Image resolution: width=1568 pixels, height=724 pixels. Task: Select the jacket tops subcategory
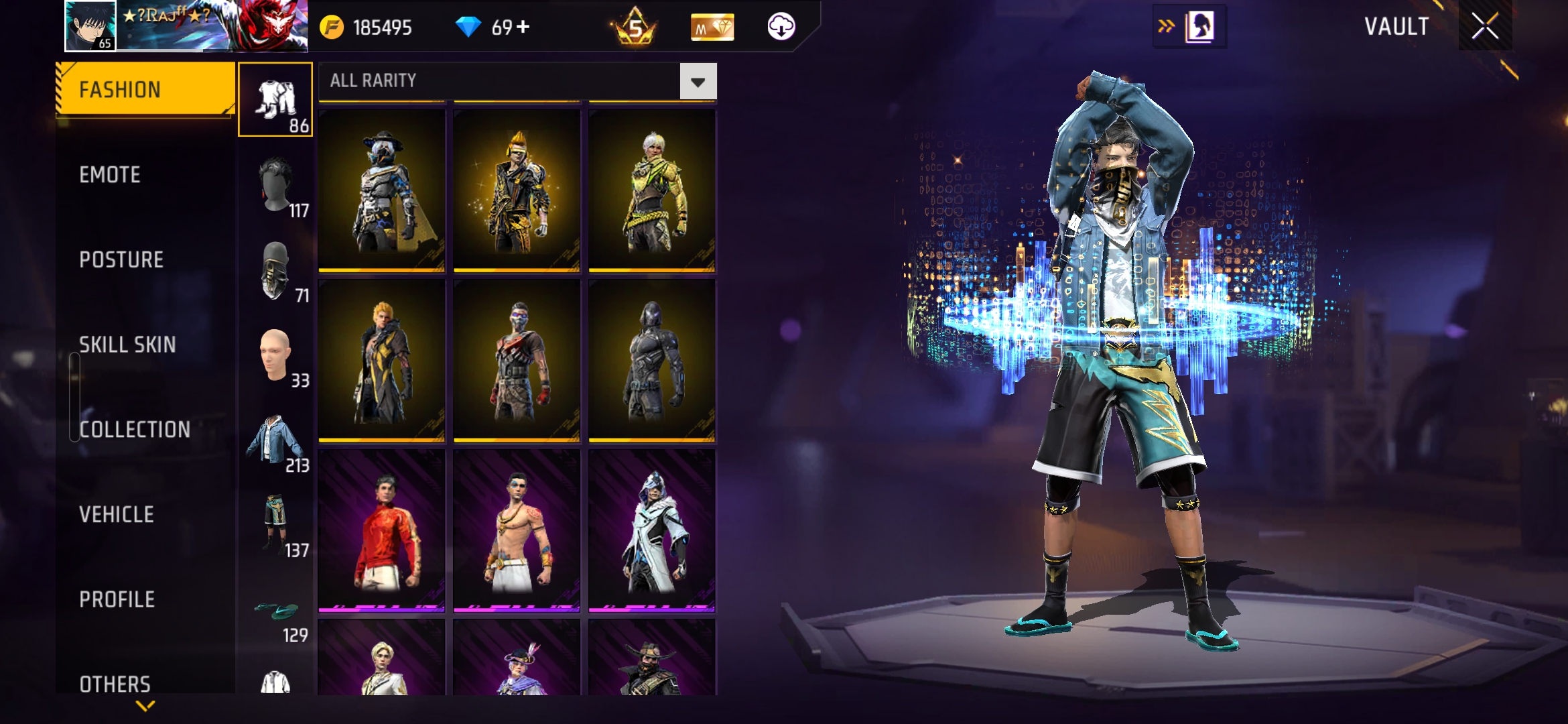(275, 440)
